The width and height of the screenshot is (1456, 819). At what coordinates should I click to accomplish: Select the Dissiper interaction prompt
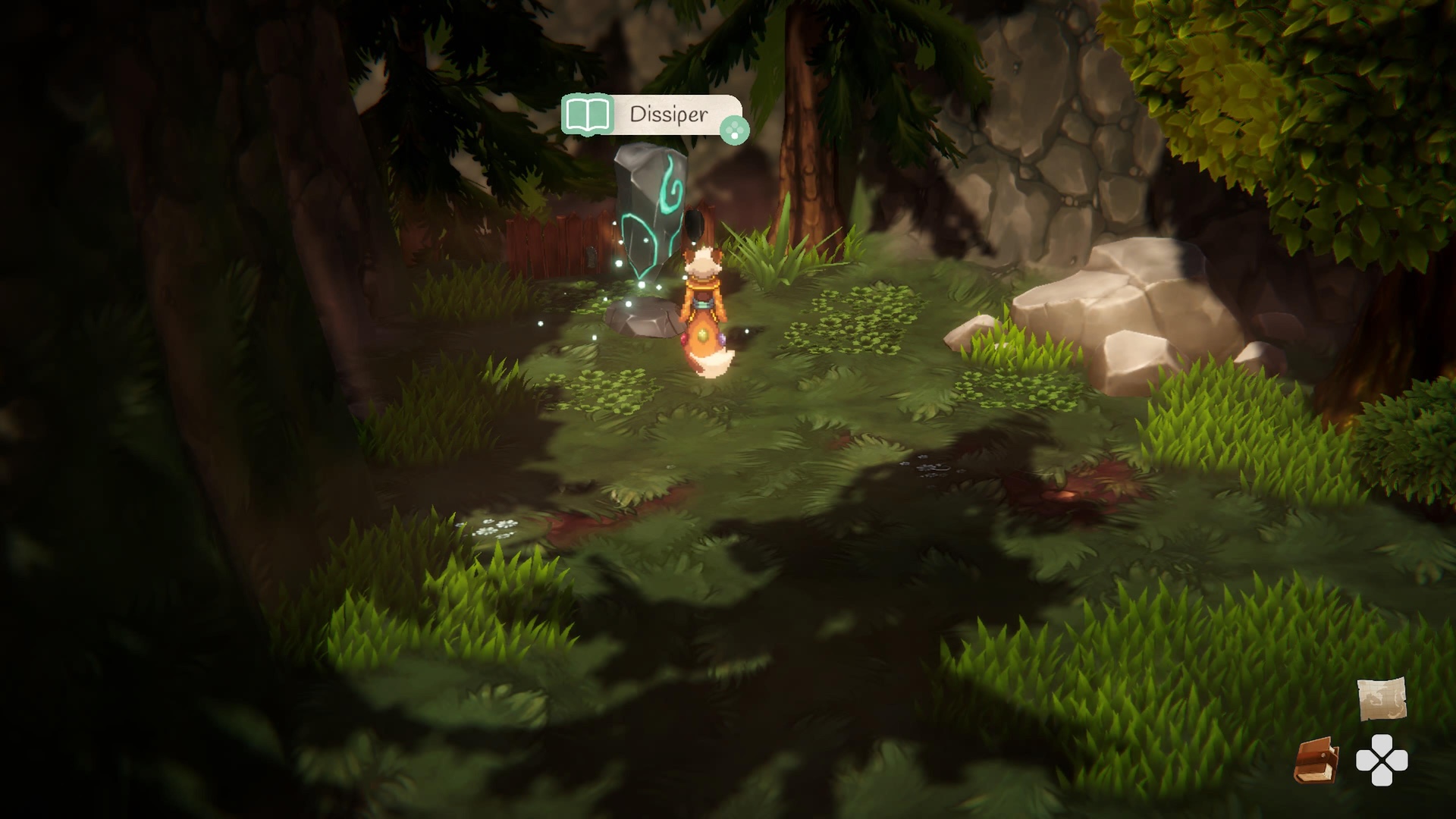click(x=652, y=115)
